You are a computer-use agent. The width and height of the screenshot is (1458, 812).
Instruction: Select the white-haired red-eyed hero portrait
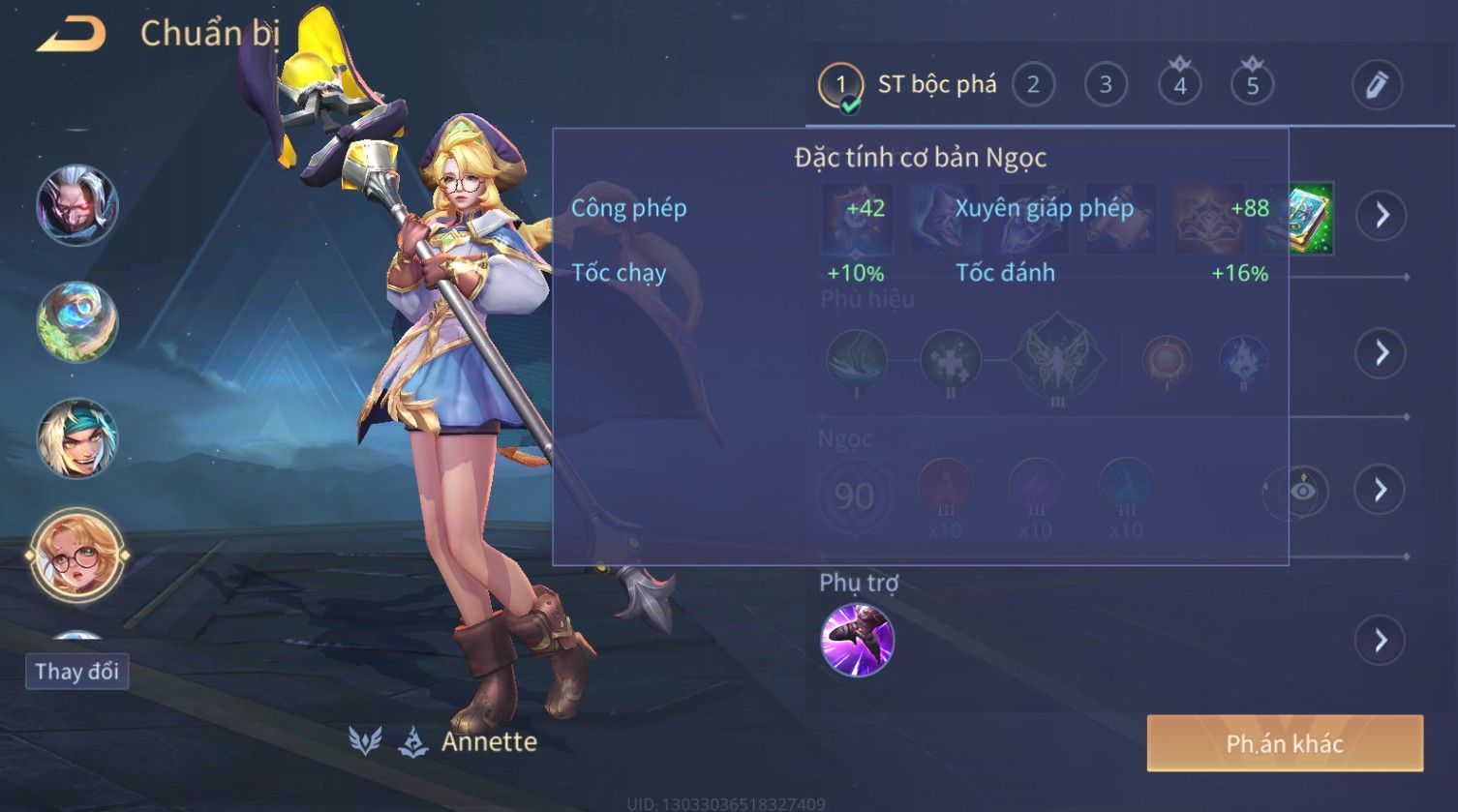(x=76, y=205)
